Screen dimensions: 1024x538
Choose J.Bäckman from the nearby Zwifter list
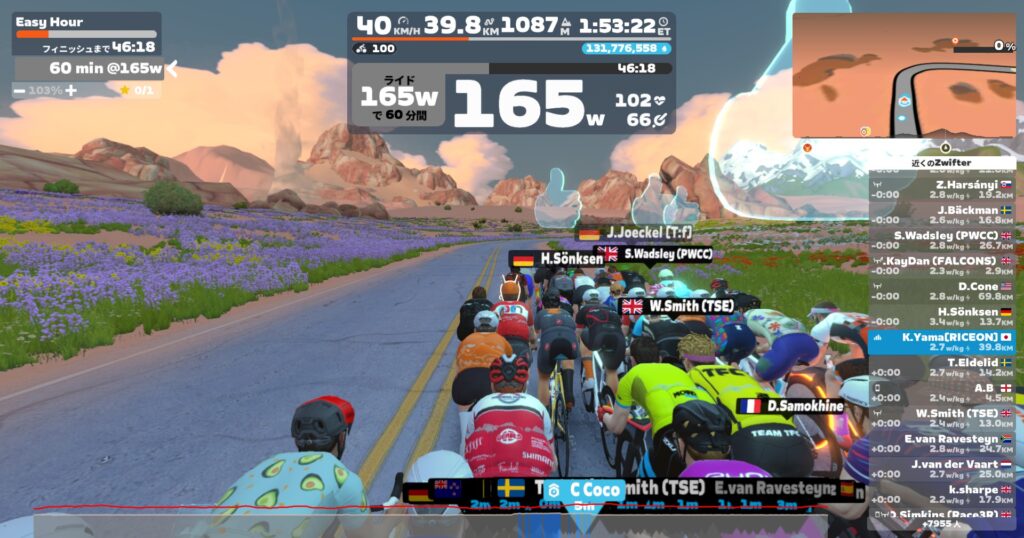(x=941, y=215)
